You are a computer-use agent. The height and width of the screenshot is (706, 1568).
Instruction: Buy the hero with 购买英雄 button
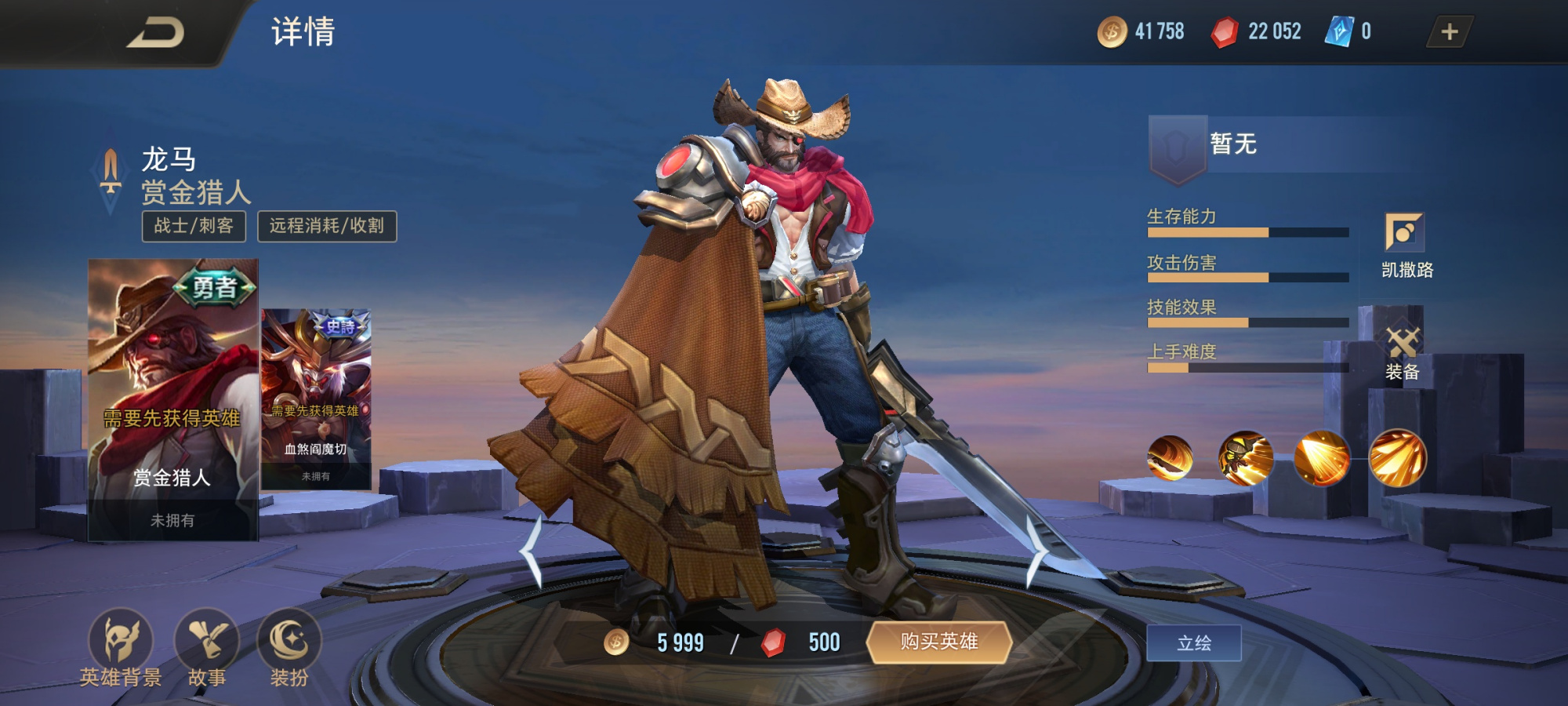tap(938, 642)
